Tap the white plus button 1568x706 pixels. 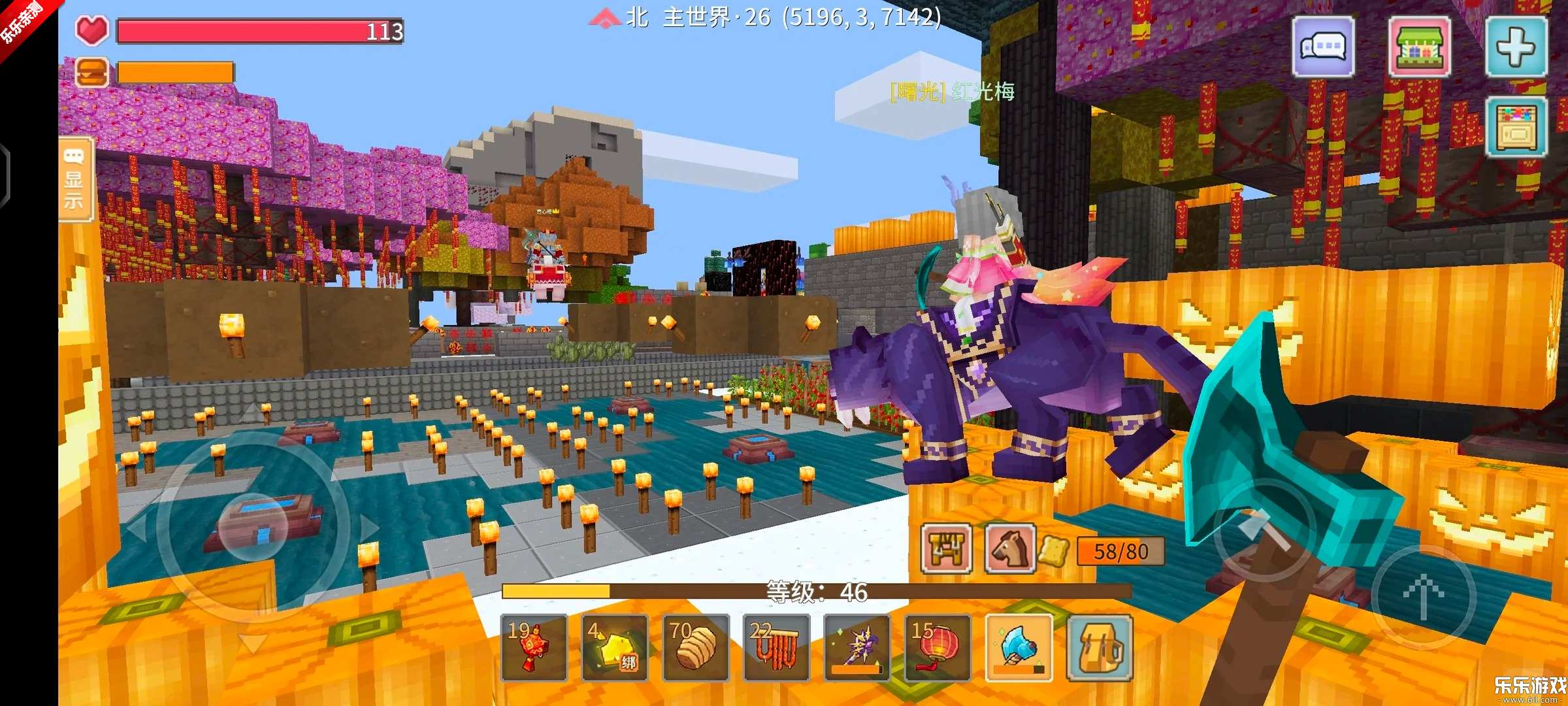click(x=1516, y=47)
